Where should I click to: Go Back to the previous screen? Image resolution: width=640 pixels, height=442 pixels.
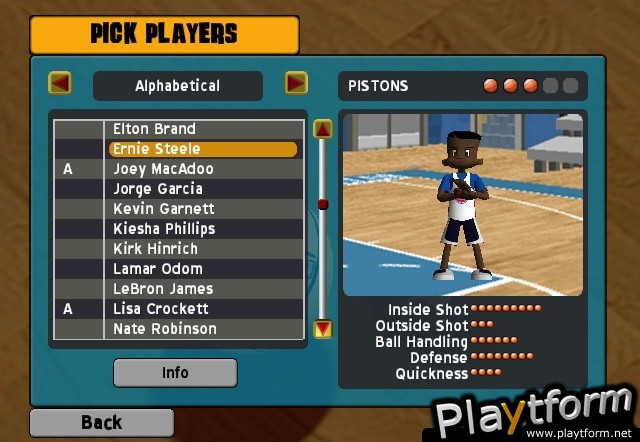[101, 423]
